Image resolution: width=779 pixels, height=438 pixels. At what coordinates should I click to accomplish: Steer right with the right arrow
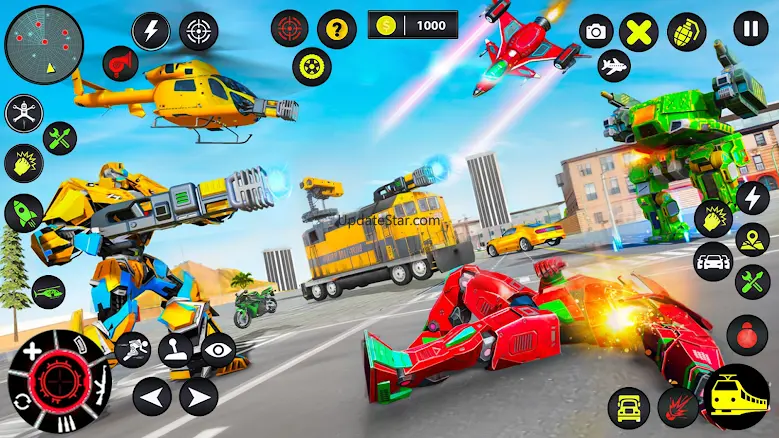199,397
